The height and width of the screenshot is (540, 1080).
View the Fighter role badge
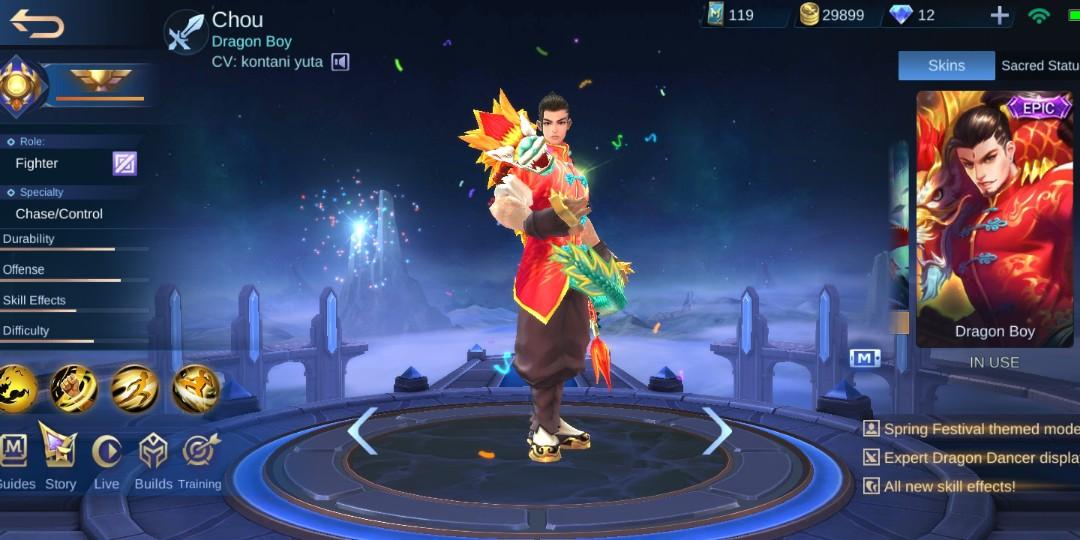tap(124, 163)
